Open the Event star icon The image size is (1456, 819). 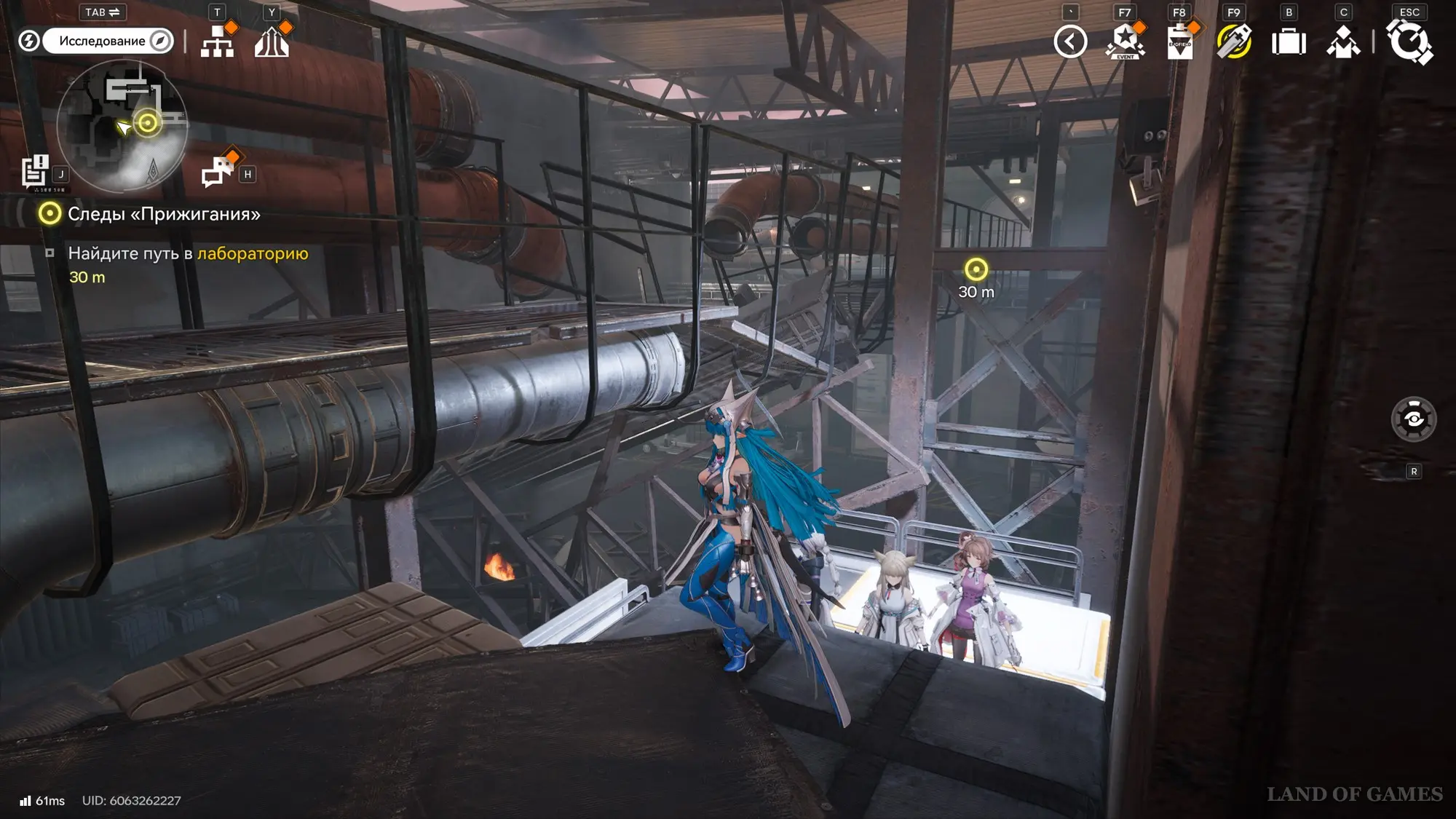pos(1125,41)
